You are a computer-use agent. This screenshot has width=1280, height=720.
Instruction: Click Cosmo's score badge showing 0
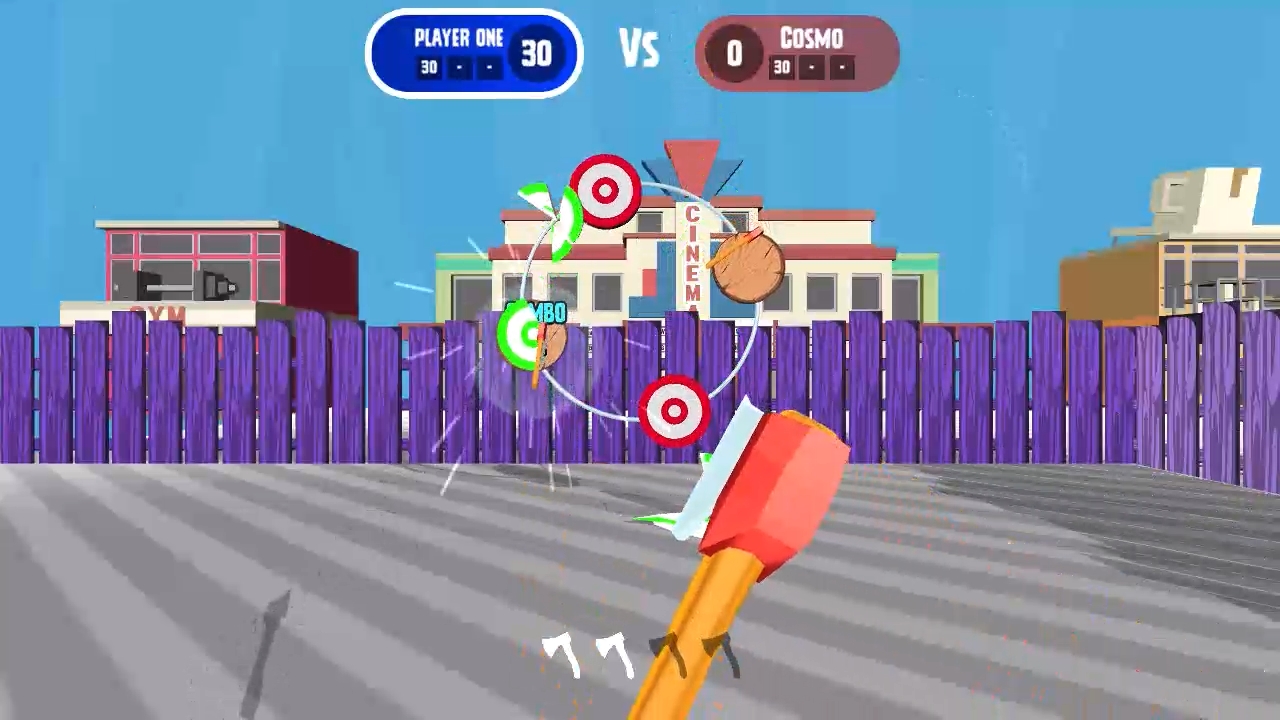[733, 51]
